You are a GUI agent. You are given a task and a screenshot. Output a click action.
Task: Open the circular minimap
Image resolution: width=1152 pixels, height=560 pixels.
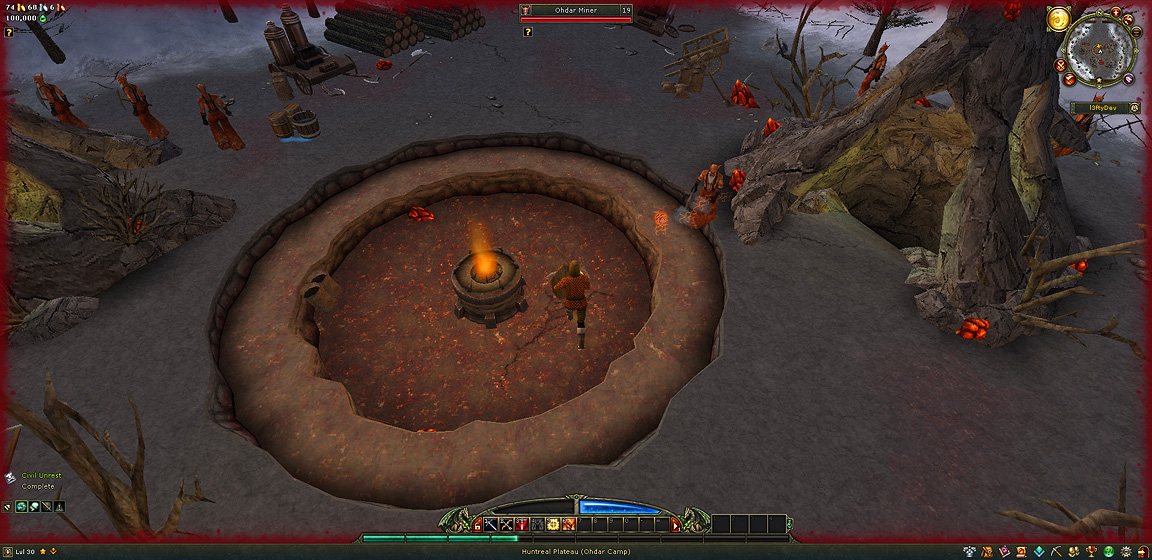[x=1099, y=50]
